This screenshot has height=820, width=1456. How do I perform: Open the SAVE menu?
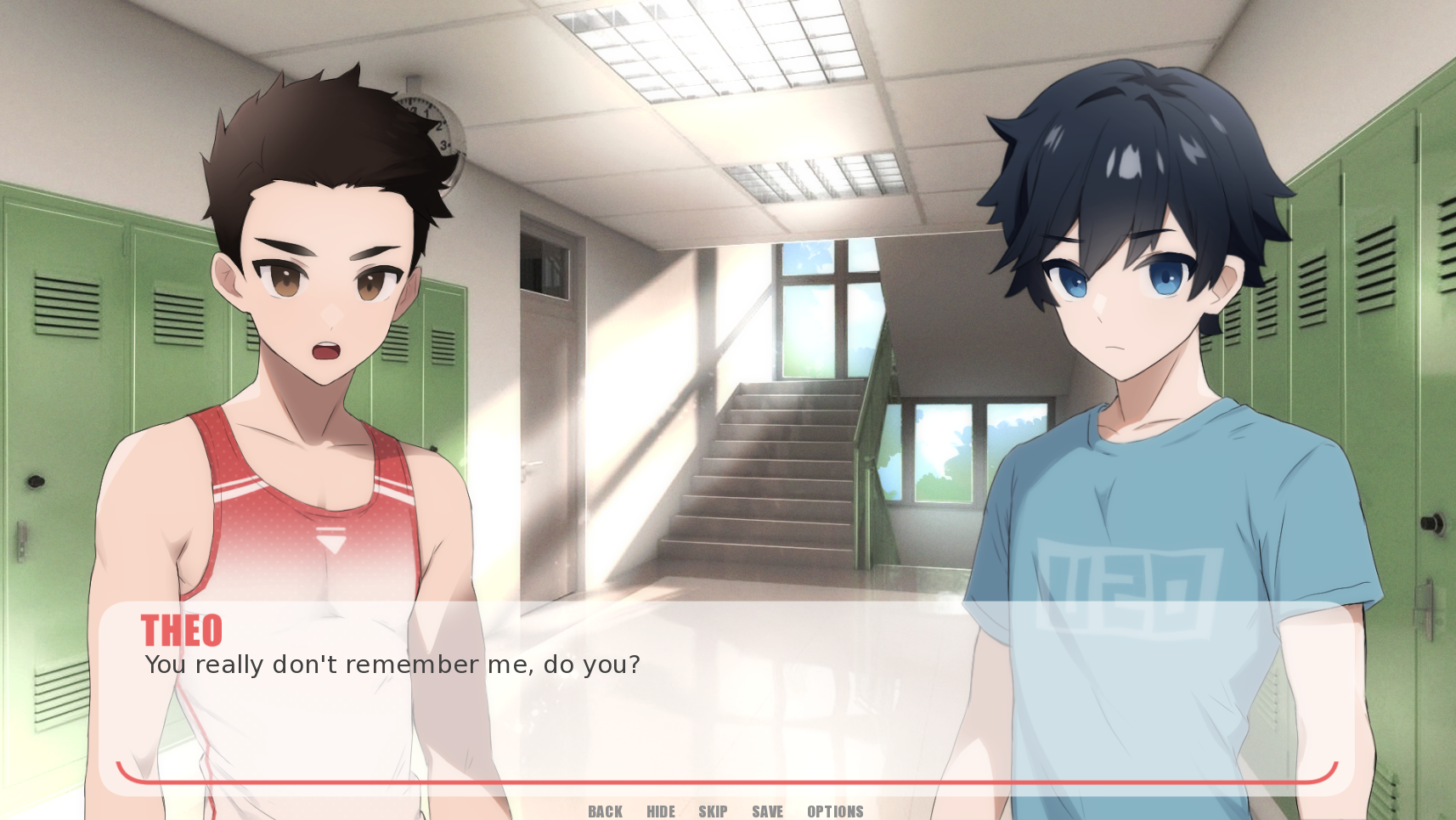(x=767, y=812)
